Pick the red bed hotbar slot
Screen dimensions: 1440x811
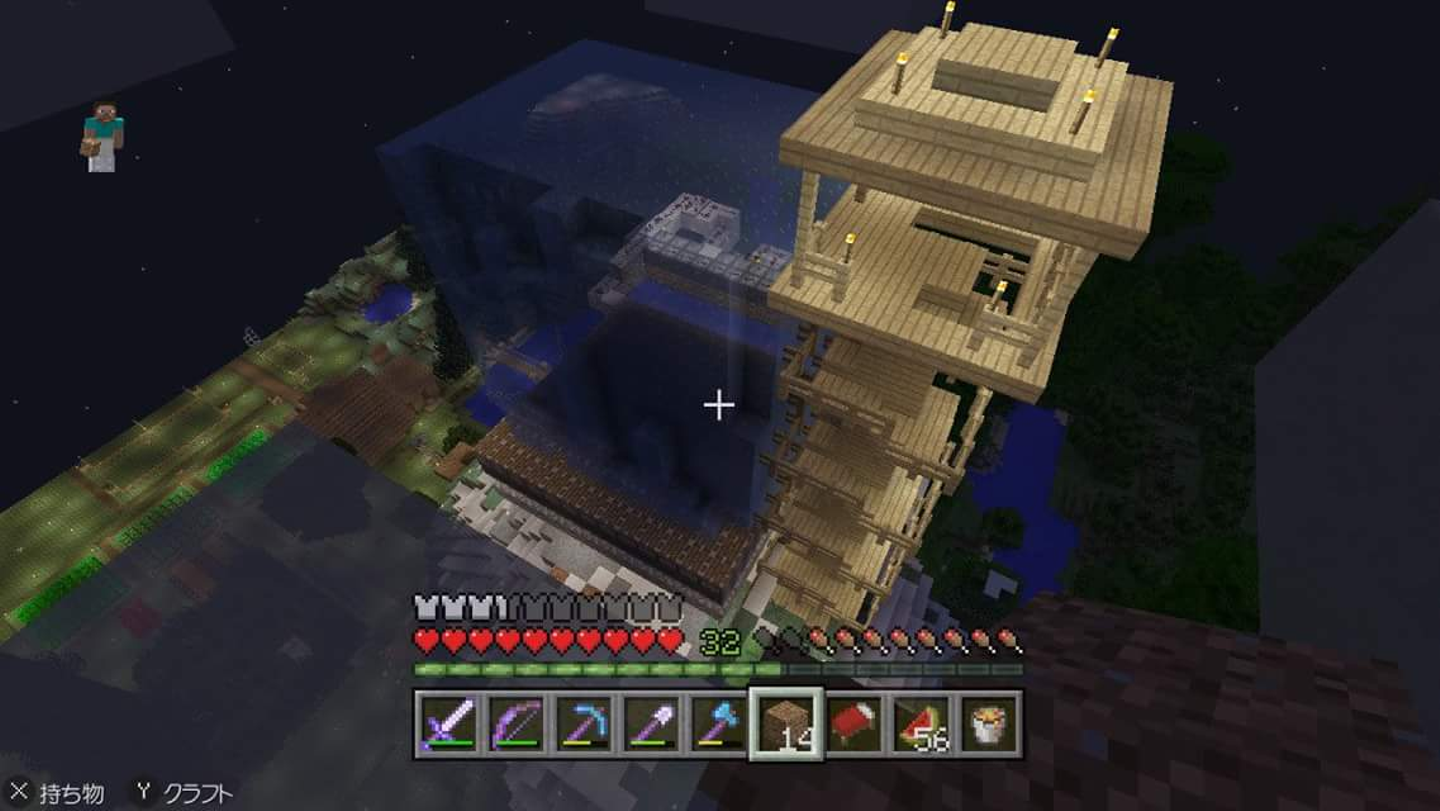click(x=854, y=723)
